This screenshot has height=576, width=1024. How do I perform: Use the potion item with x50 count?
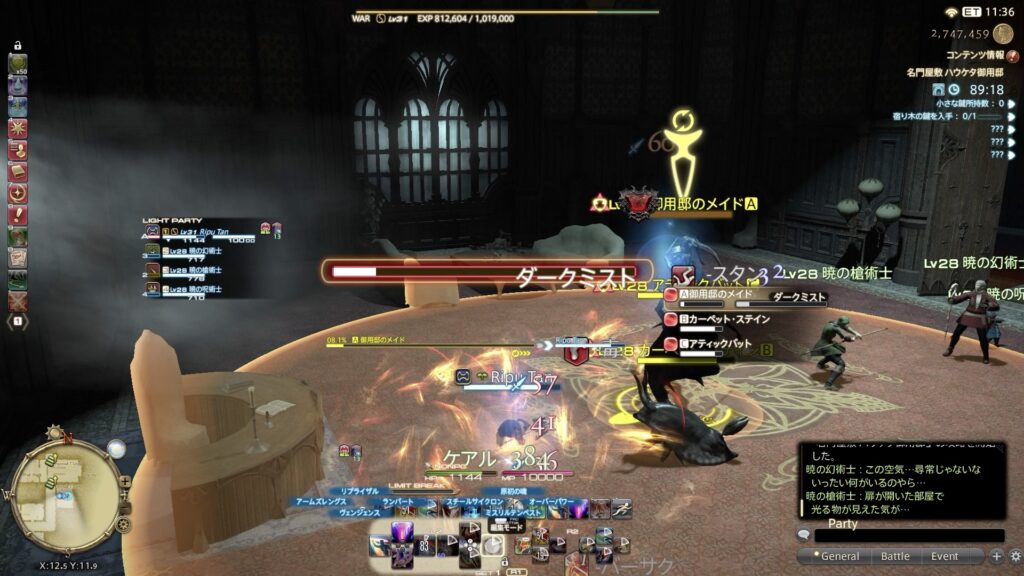(18, 65)
